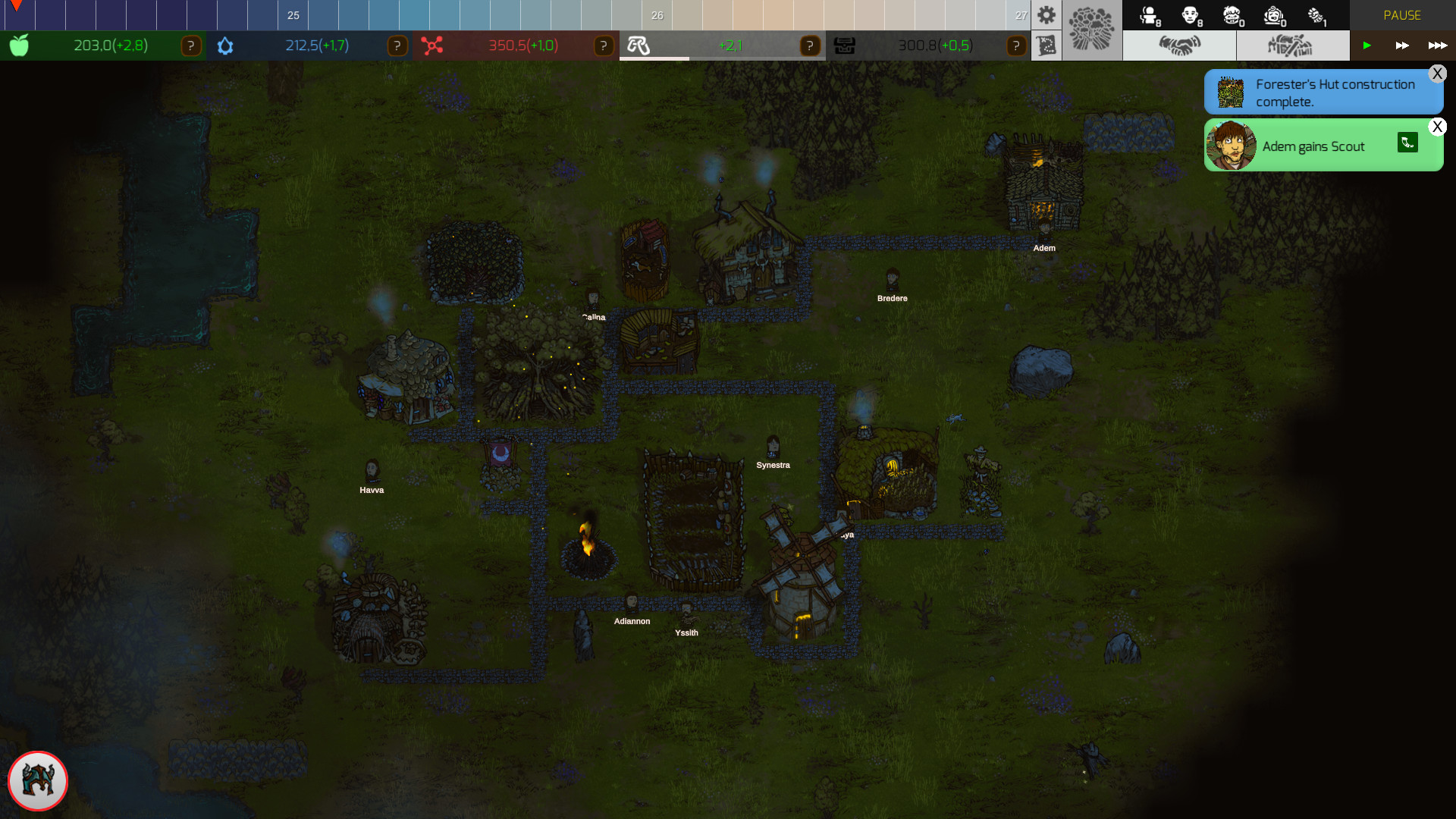Enable triple speed playback

click(x=1439, y=45)
